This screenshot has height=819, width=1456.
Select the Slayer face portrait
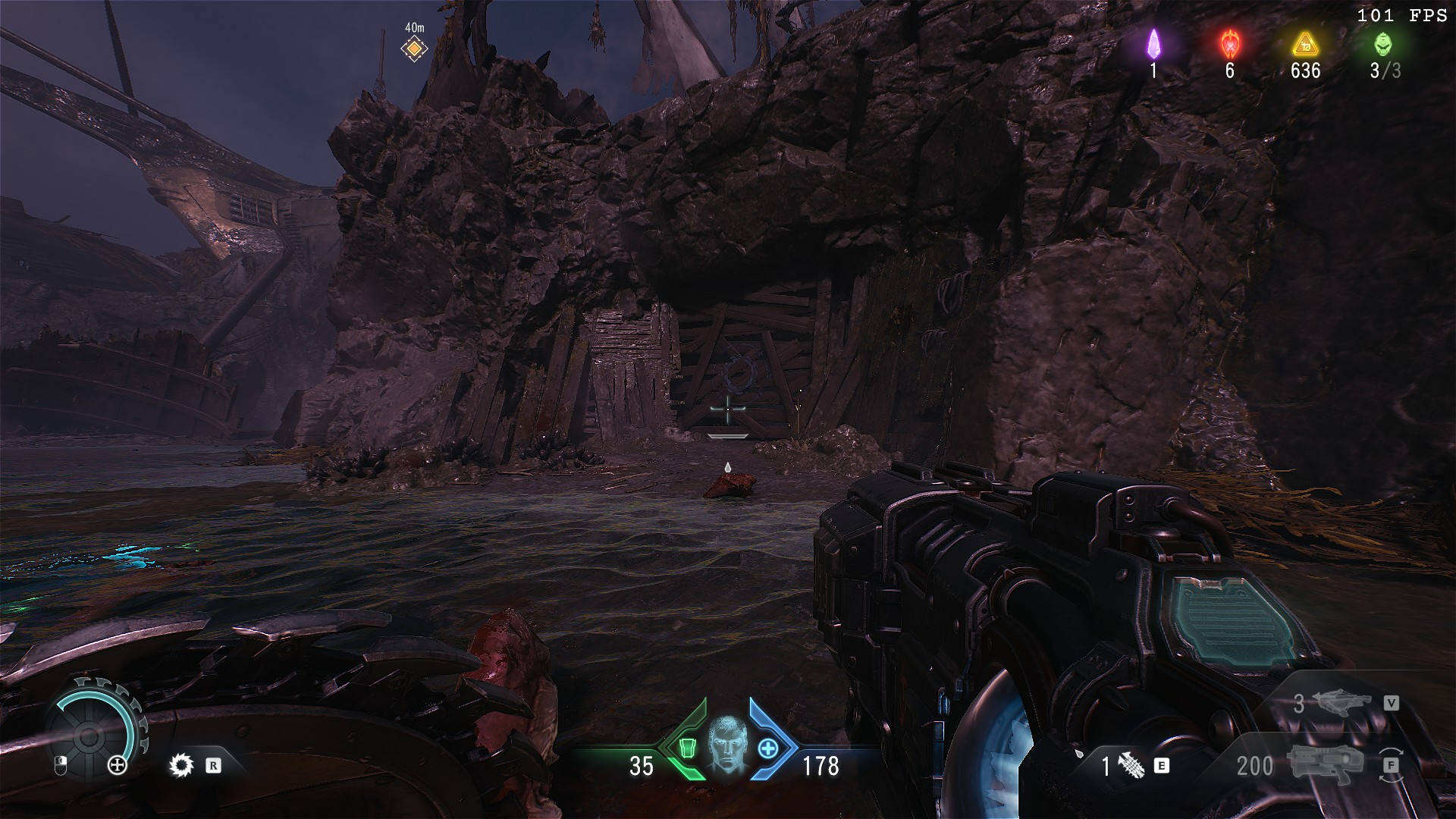[727, 745]
